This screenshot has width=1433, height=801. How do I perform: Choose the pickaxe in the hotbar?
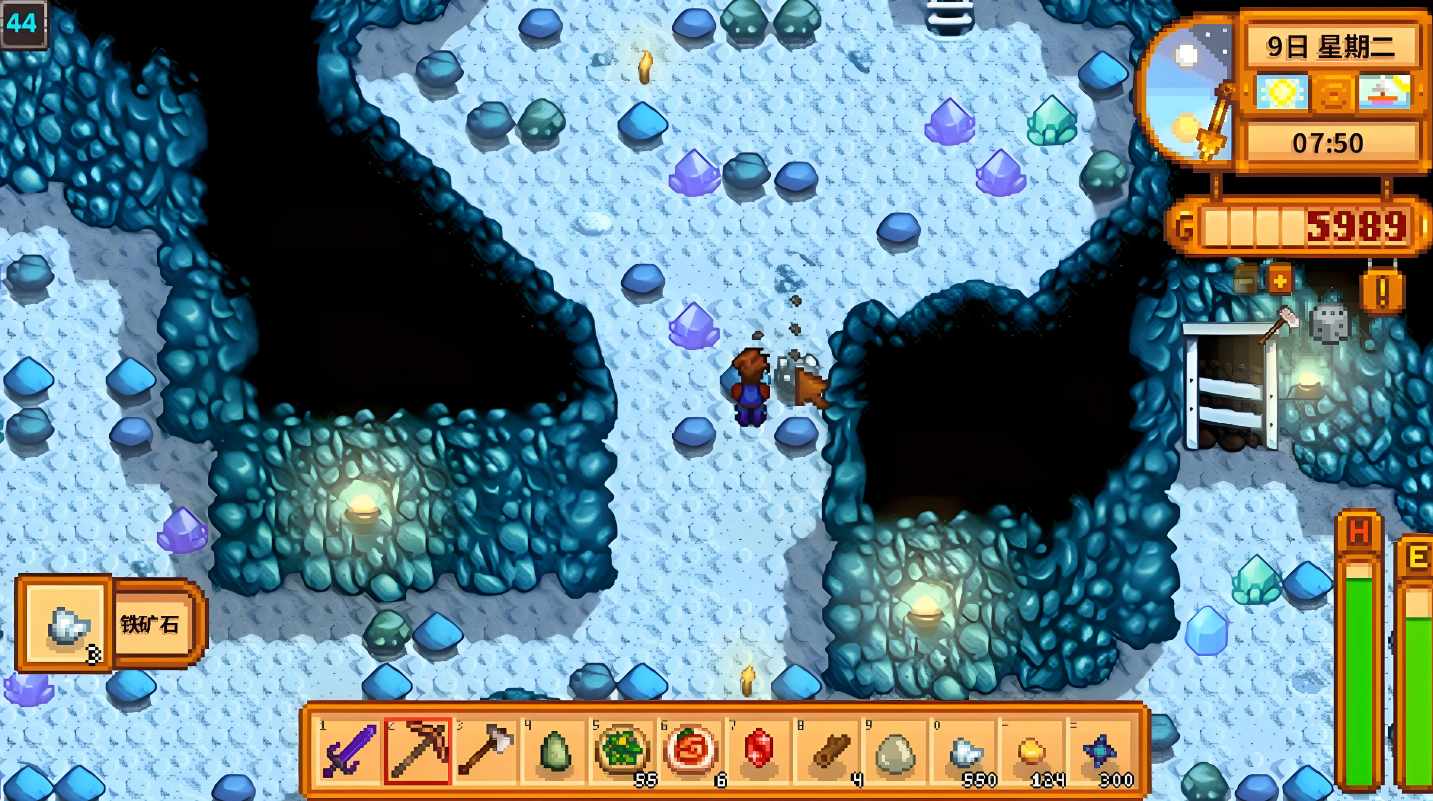pyautogui.click(x=417, y=752)
